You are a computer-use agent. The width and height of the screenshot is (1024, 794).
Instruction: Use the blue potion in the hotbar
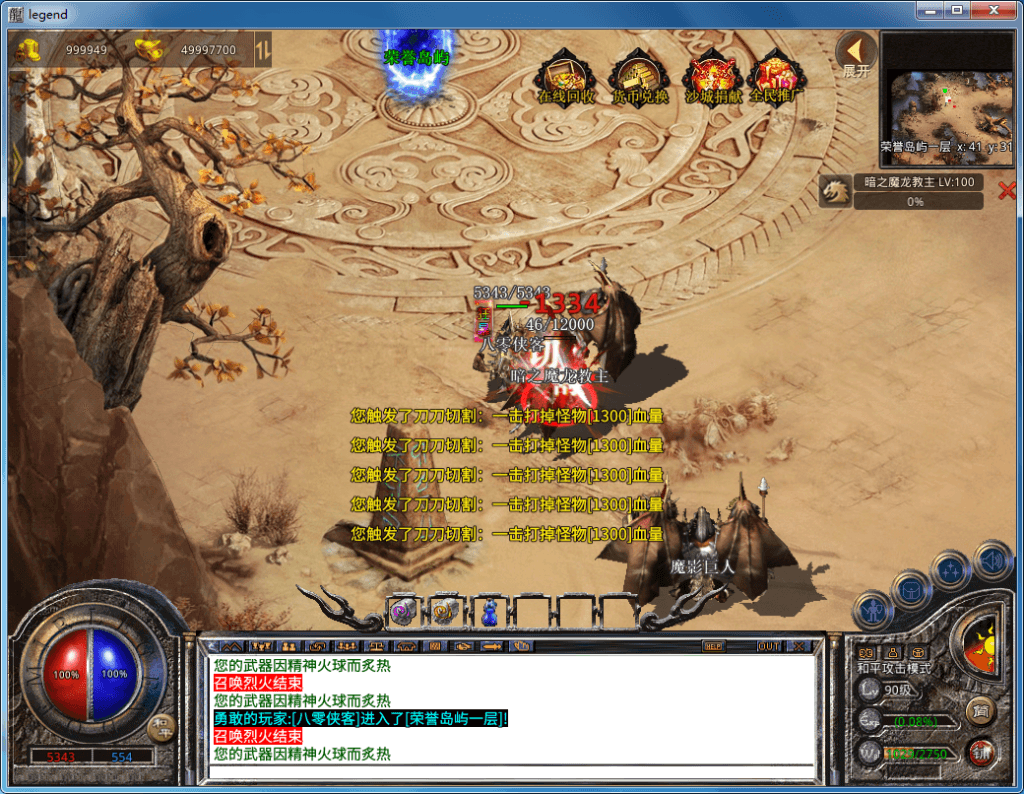click(491, 612)
